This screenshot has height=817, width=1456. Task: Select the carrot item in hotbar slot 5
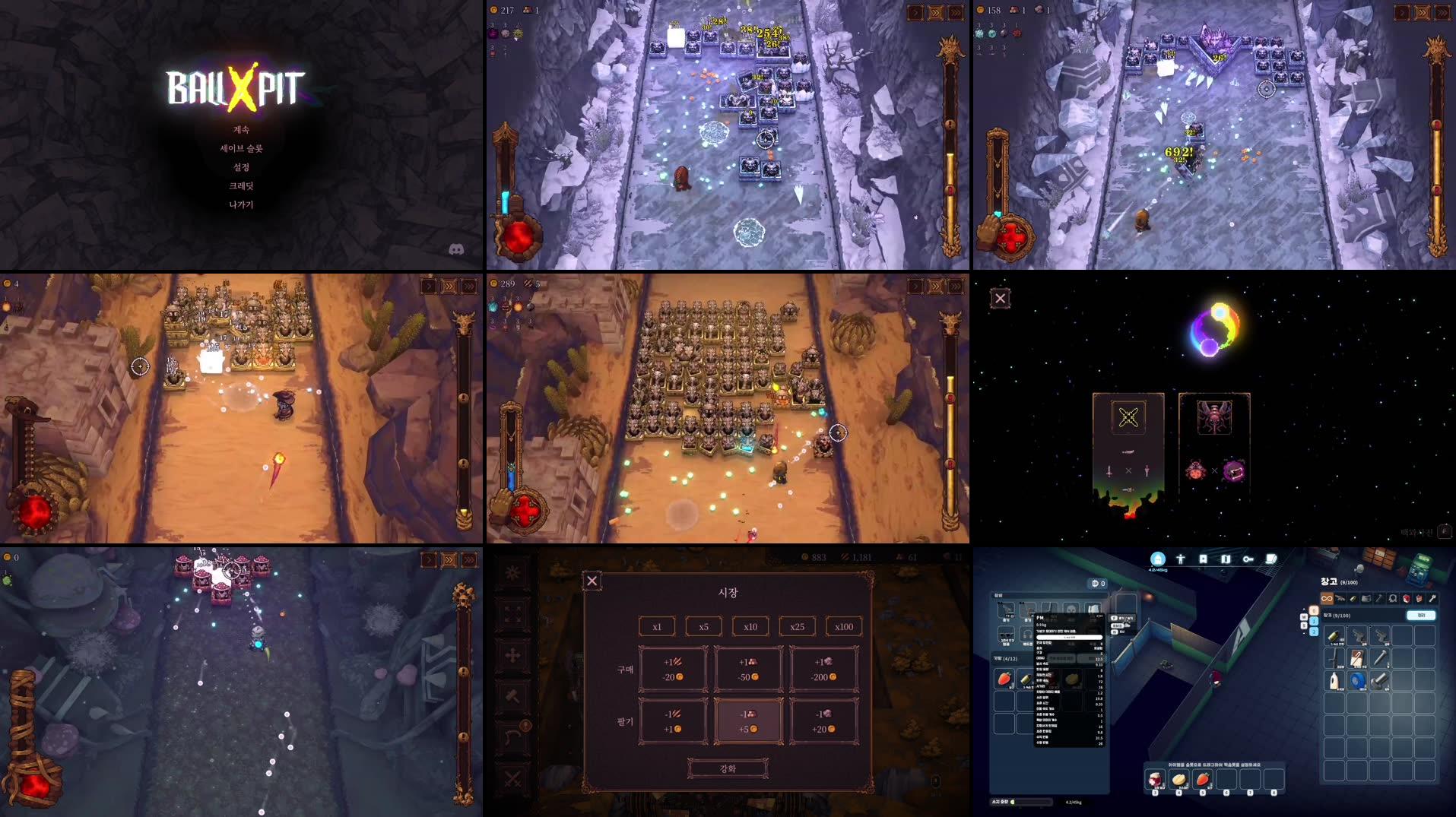(1203, 779)
